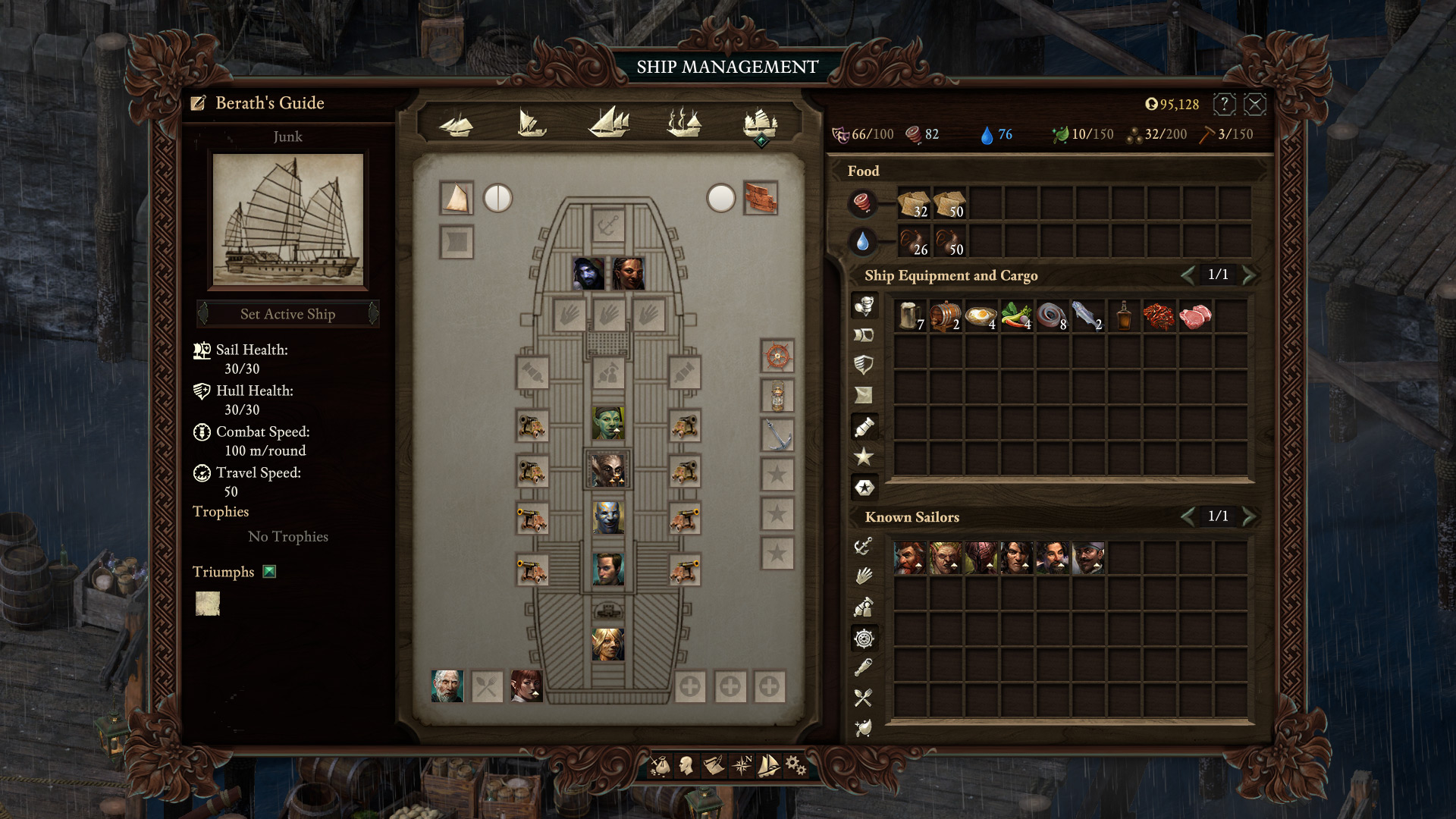Open the ship's wheel upgrade slot
The image size is (1456, 819).
pyautogui.click(x=777, y=356)
